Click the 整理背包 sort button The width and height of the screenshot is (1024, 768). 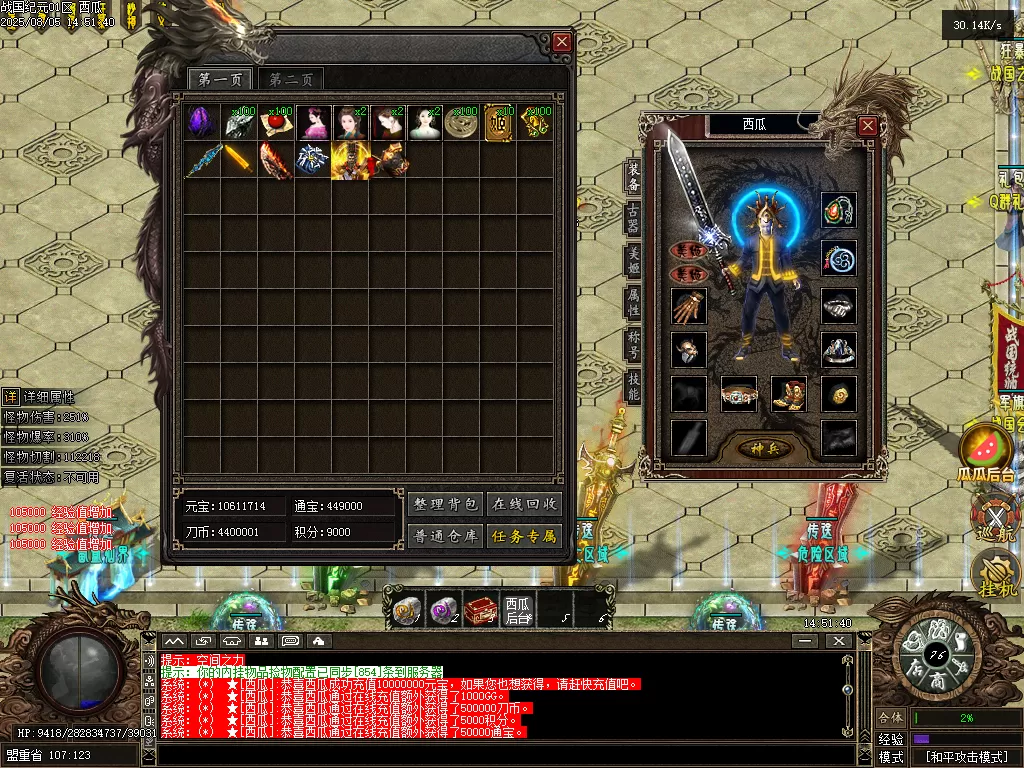[x=445, y=504]
